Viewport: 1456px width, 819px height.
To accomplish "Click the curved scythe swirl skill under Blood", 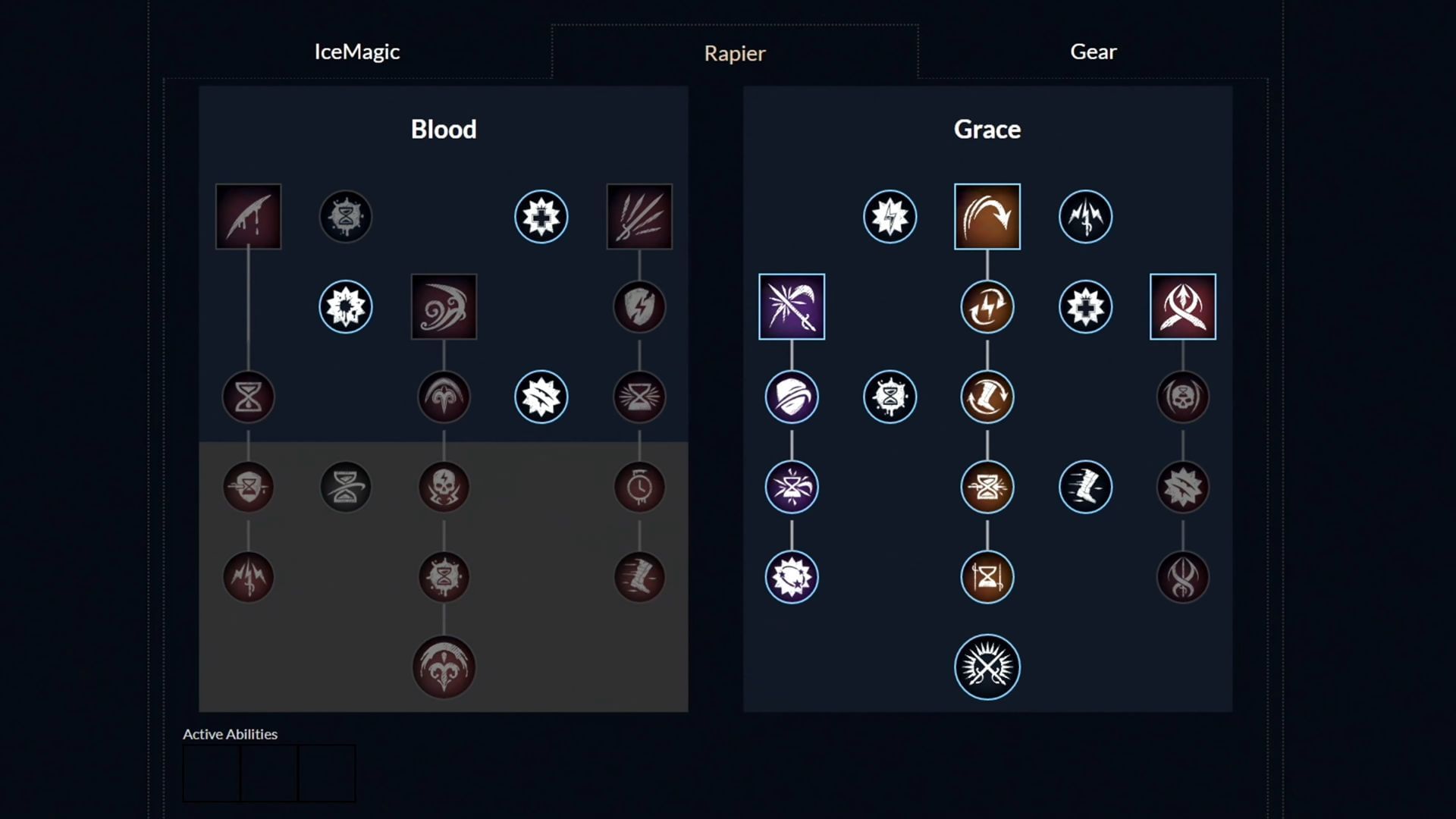I will click(x=444, y=306).
